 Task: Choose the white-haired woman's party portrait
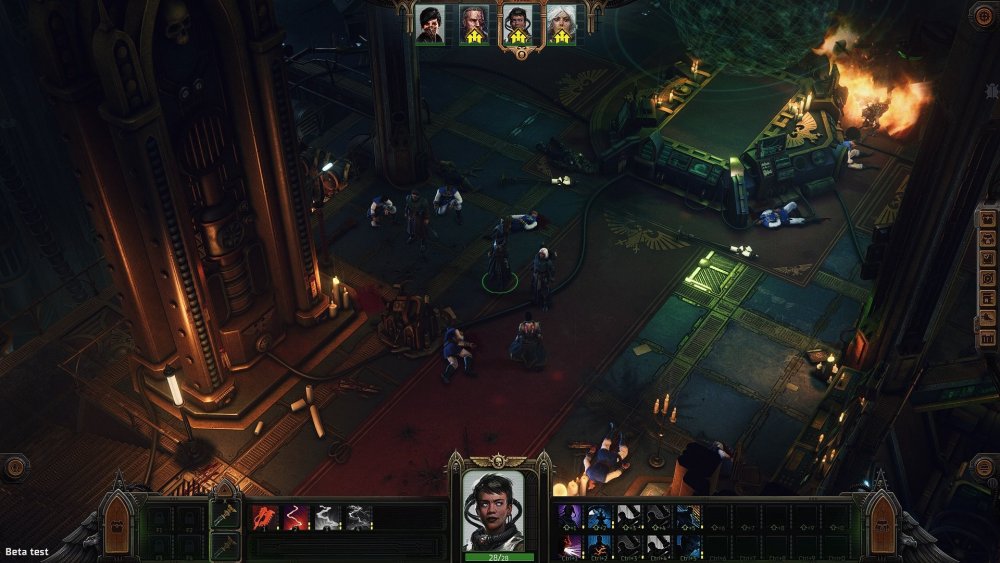tap(561, 24)
